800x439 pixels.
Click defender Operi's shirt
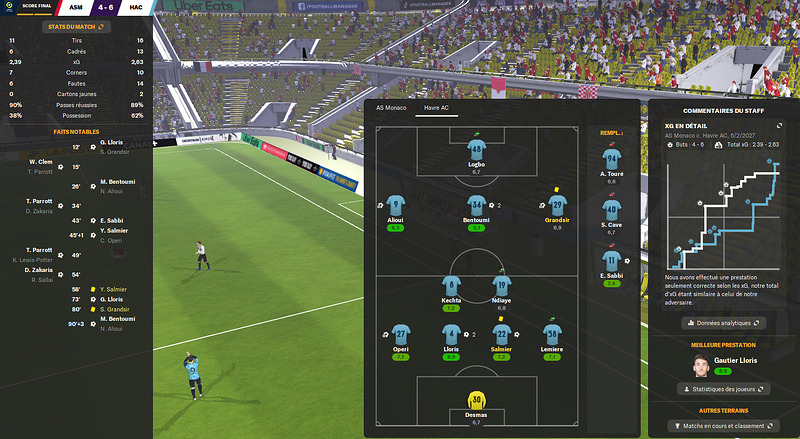tap(400, 334)
